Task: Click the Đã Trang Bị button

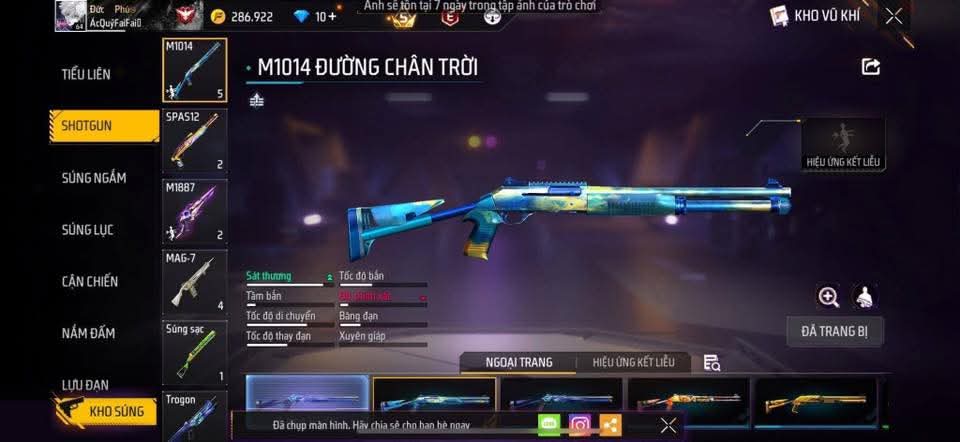Action: coord(835,330)
